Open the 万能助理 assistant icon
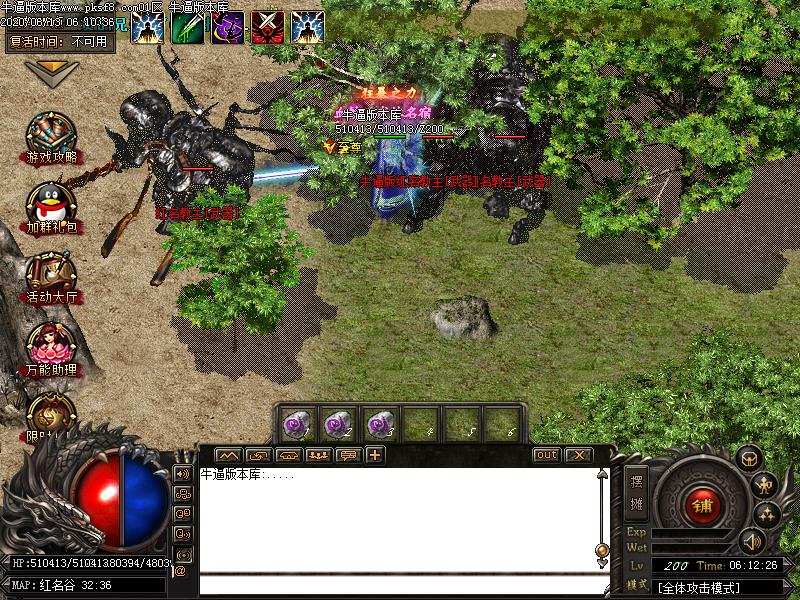 click(52, 346)
